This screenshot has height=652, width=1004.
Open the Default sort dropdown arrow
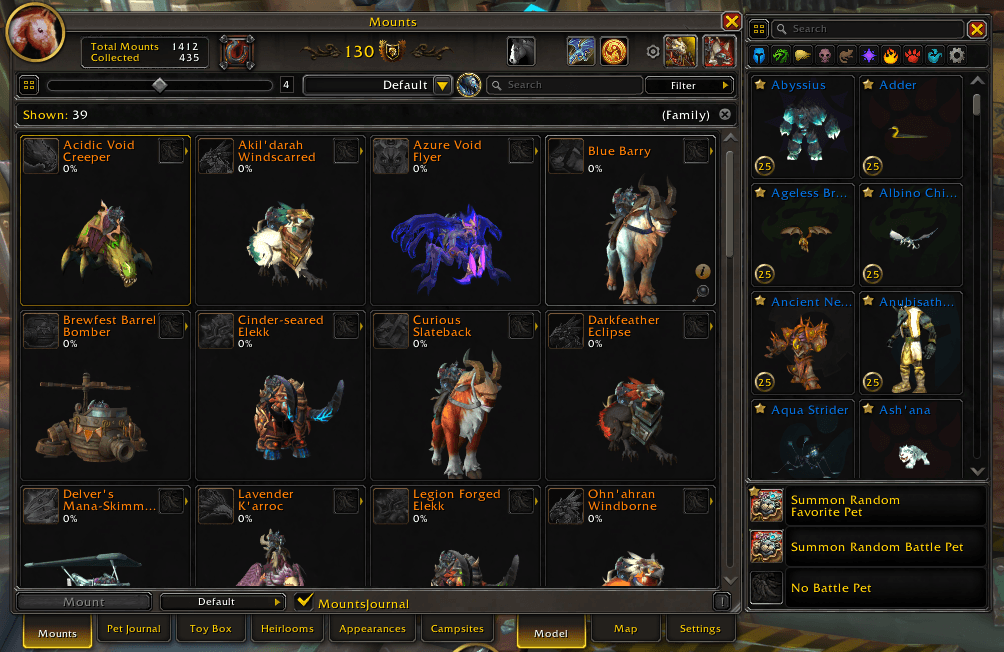point(443,86)
